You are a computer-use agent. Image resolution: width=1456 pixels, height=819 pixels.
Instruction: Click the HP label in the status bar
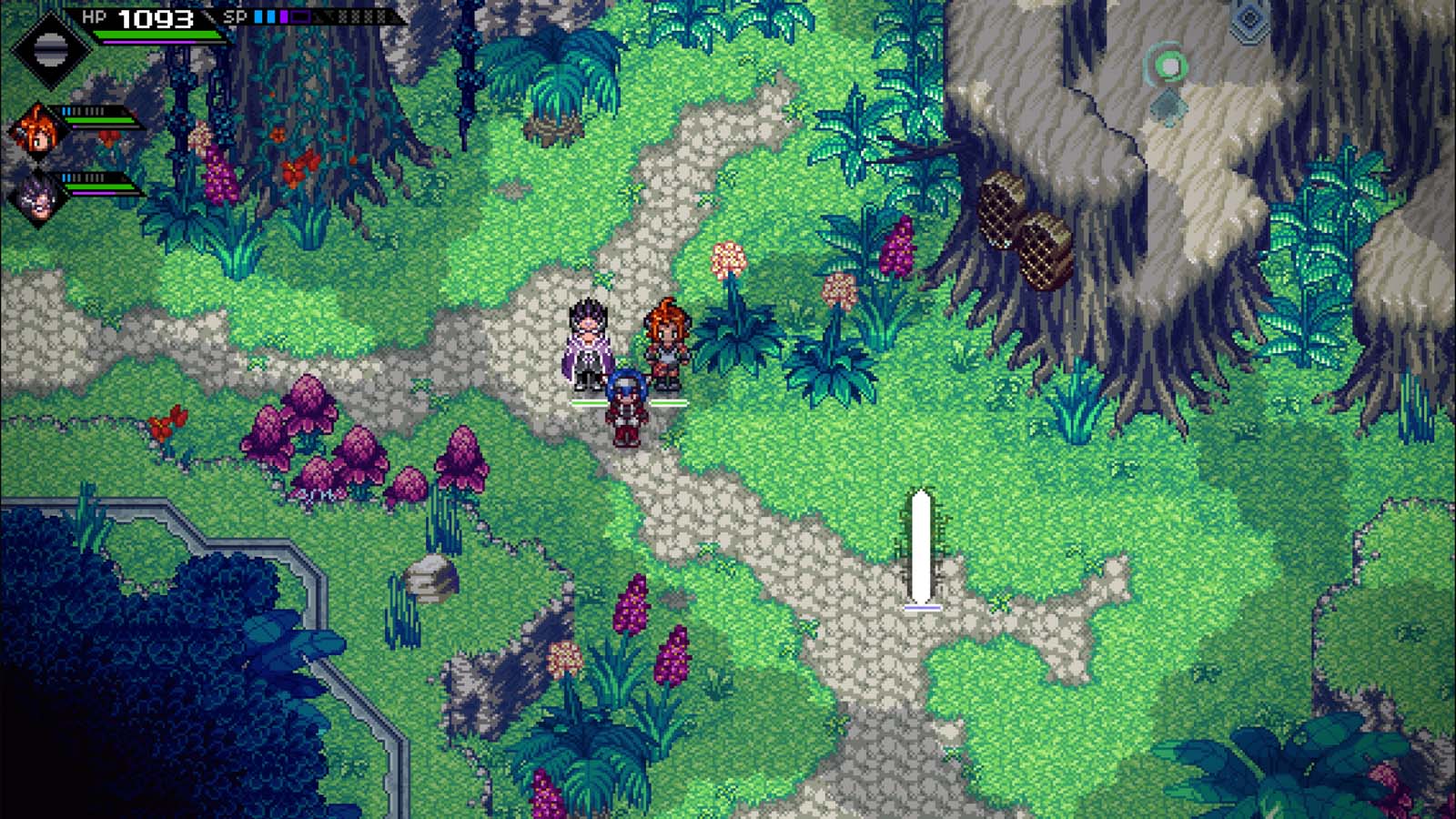point(93,16)
